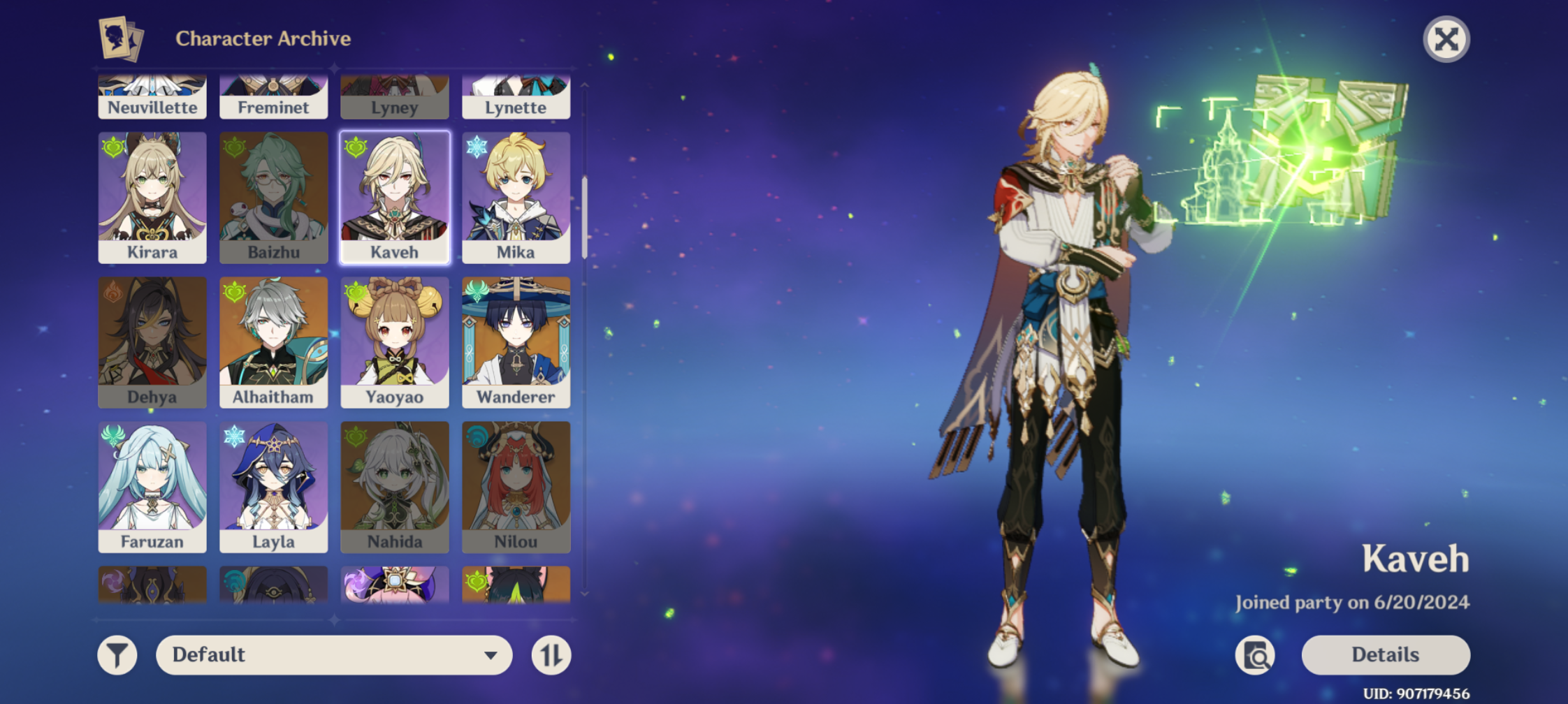Click Kirara's character portrait
Screen dimensions: 1568x704
[152, 198]
